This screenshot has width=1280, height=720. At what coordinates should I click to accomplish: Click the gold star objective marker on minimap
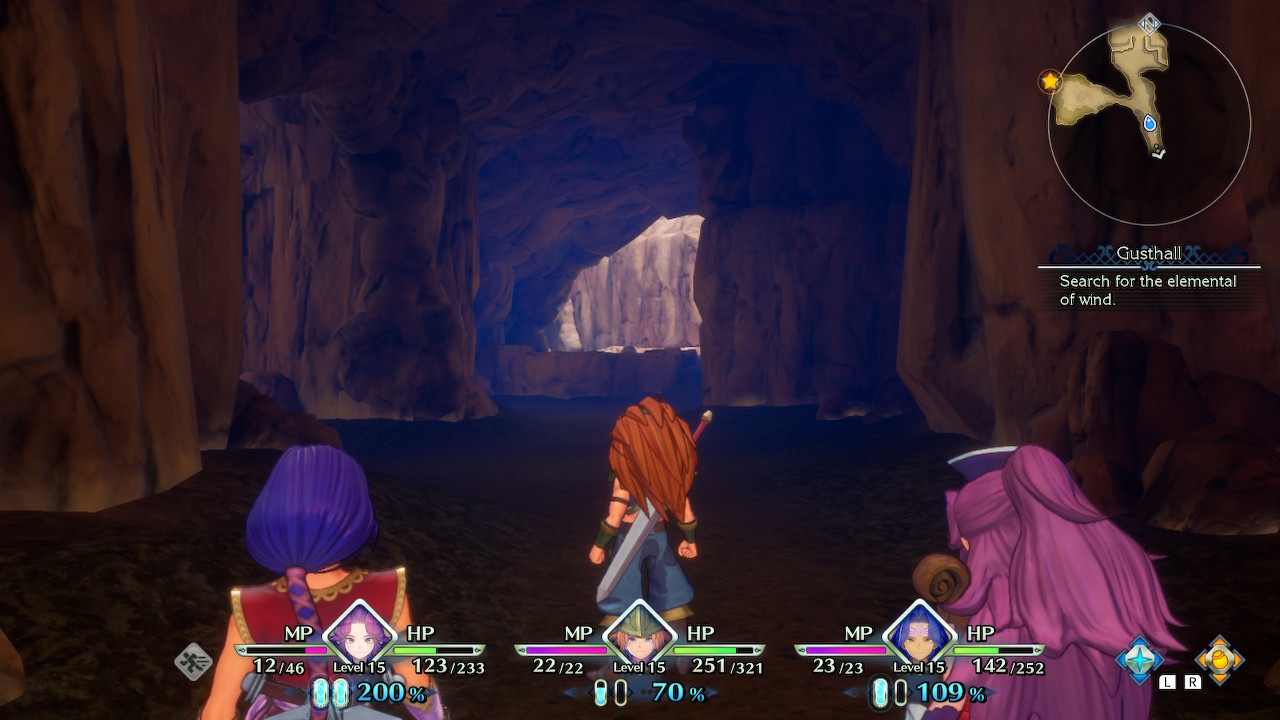tap(1050, 81)
